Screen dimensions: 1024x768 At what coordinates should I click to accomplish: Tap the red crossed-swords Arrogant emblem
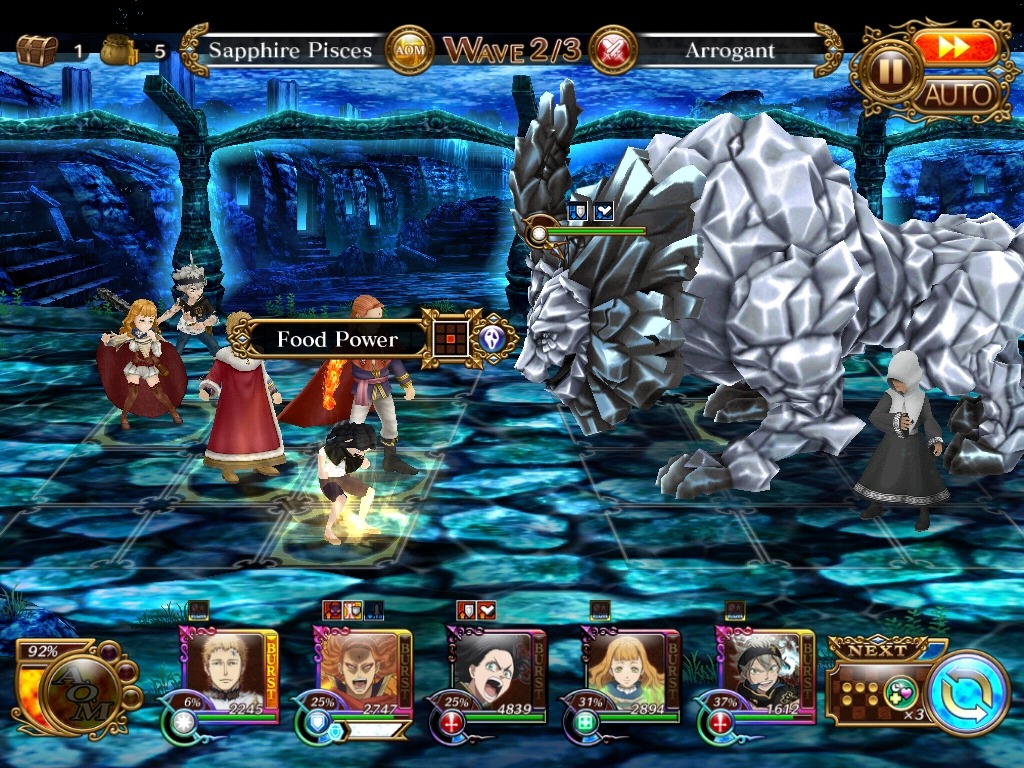click(x=613, y=50)
